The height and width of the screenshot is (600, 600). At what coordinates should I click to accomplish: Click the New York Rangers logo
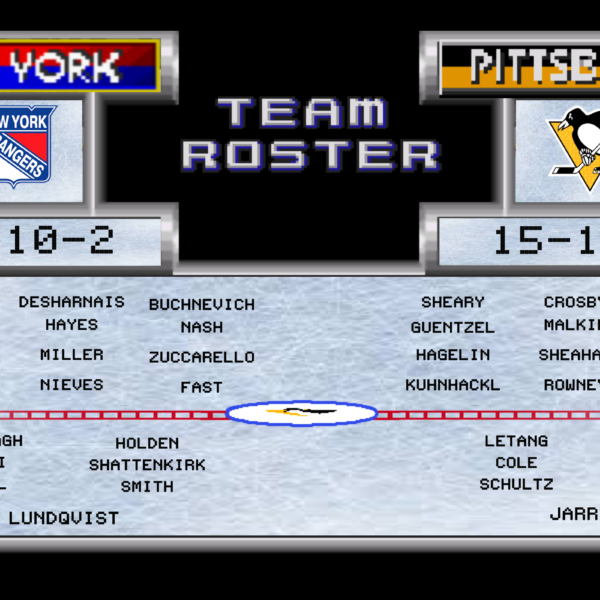(28, 146)
